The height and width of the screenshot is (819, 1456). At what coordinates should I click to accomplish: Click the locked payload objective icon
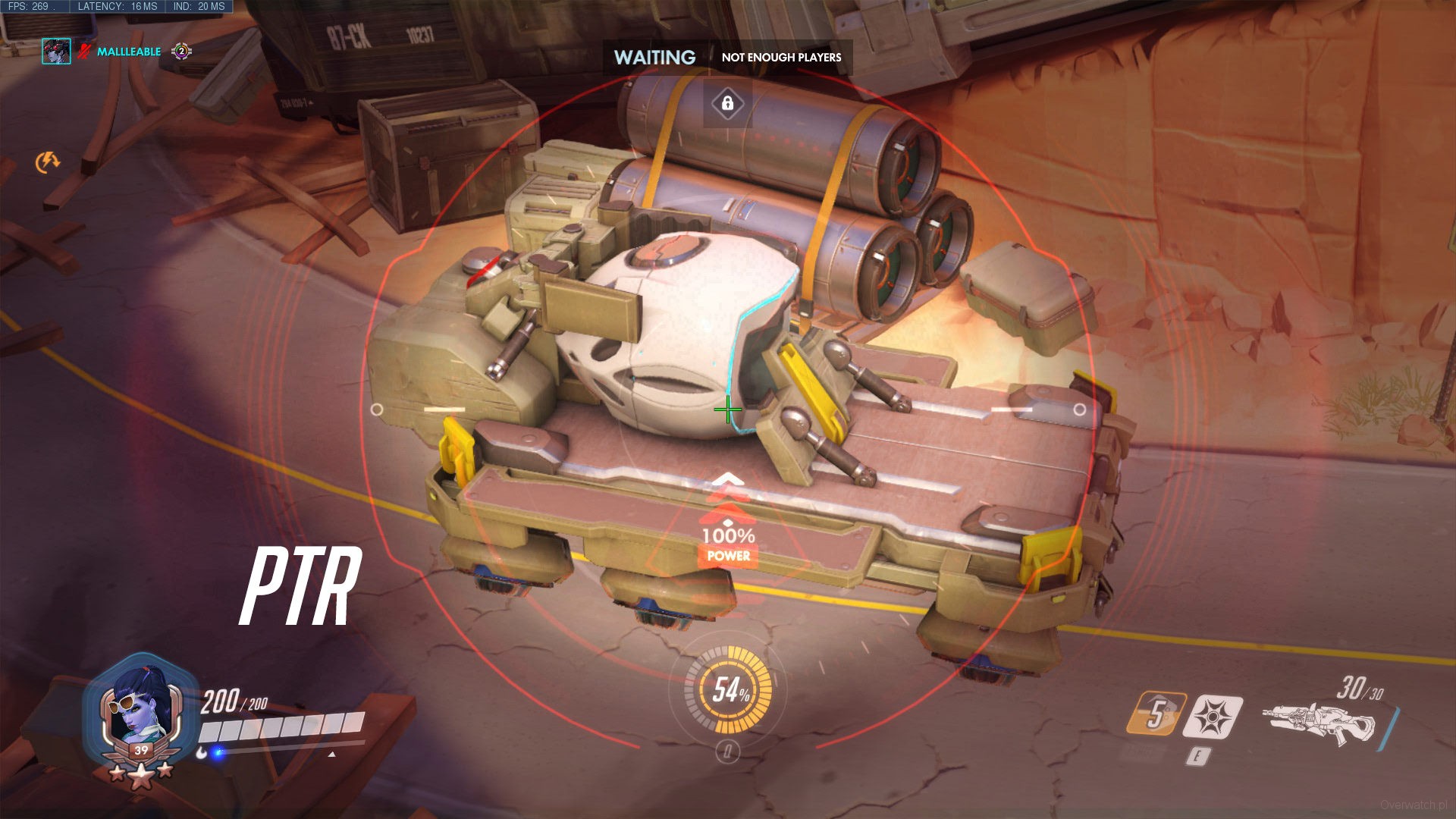727,103
